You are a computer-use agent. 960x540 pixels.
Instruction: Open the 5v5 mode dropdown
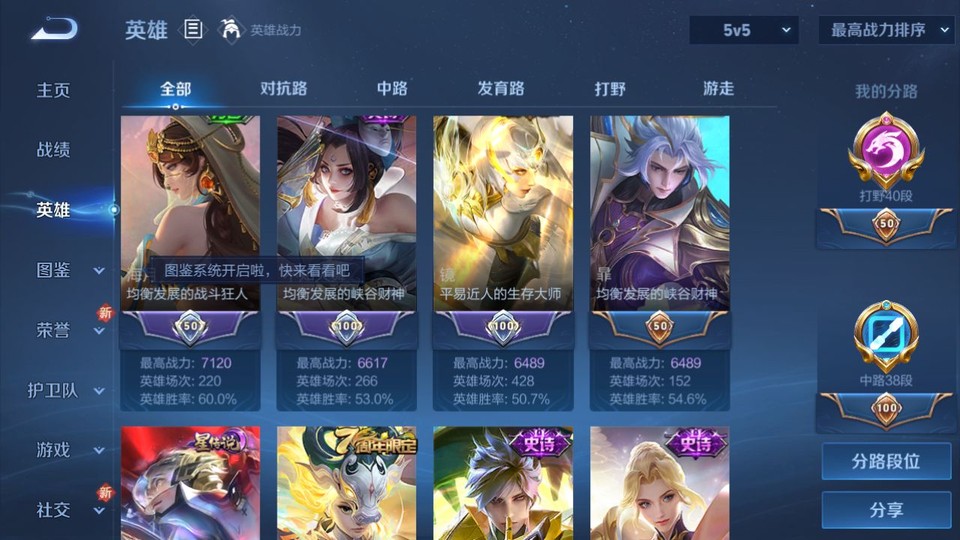pyautogui.click(x=744, y=30)
